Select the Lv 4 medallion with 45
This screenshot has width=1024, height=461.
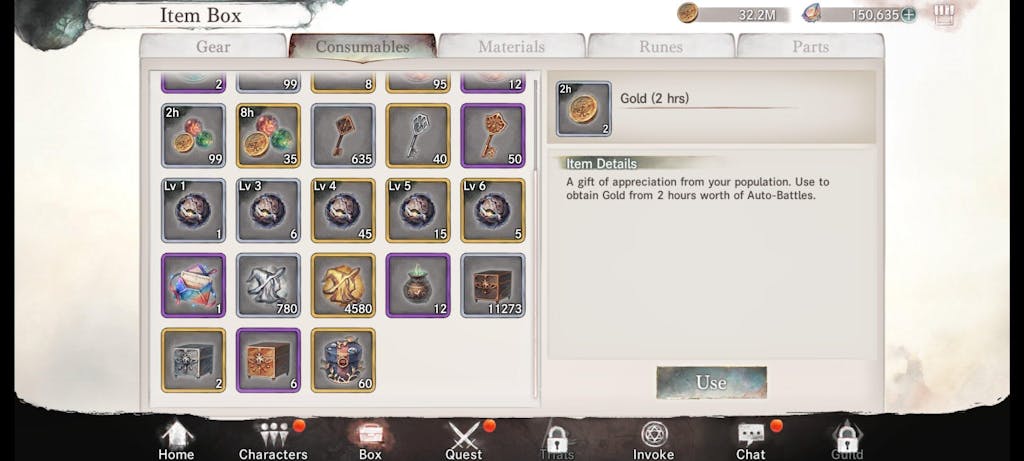click(343, 210)
